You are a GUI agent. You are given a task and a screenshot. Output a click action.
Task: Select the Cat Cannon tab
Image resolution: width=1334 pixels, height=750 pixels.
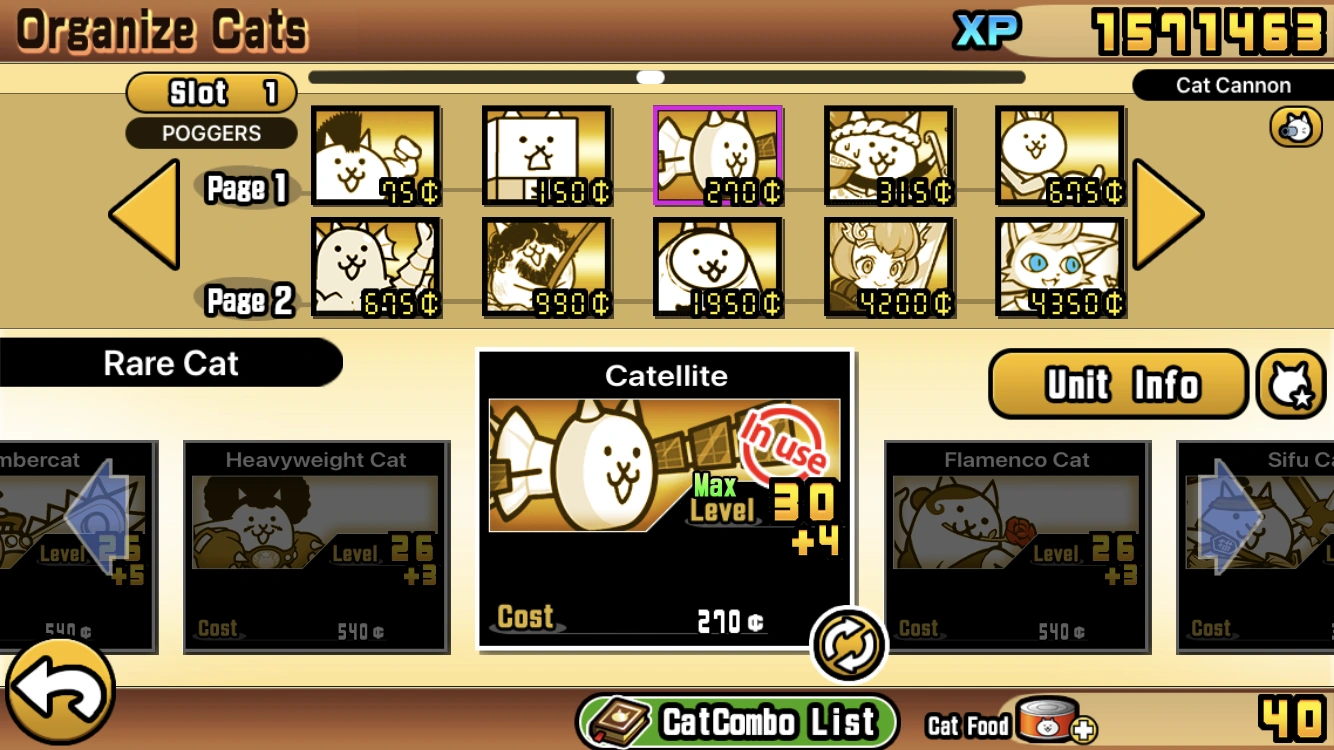pos(1232,85)
